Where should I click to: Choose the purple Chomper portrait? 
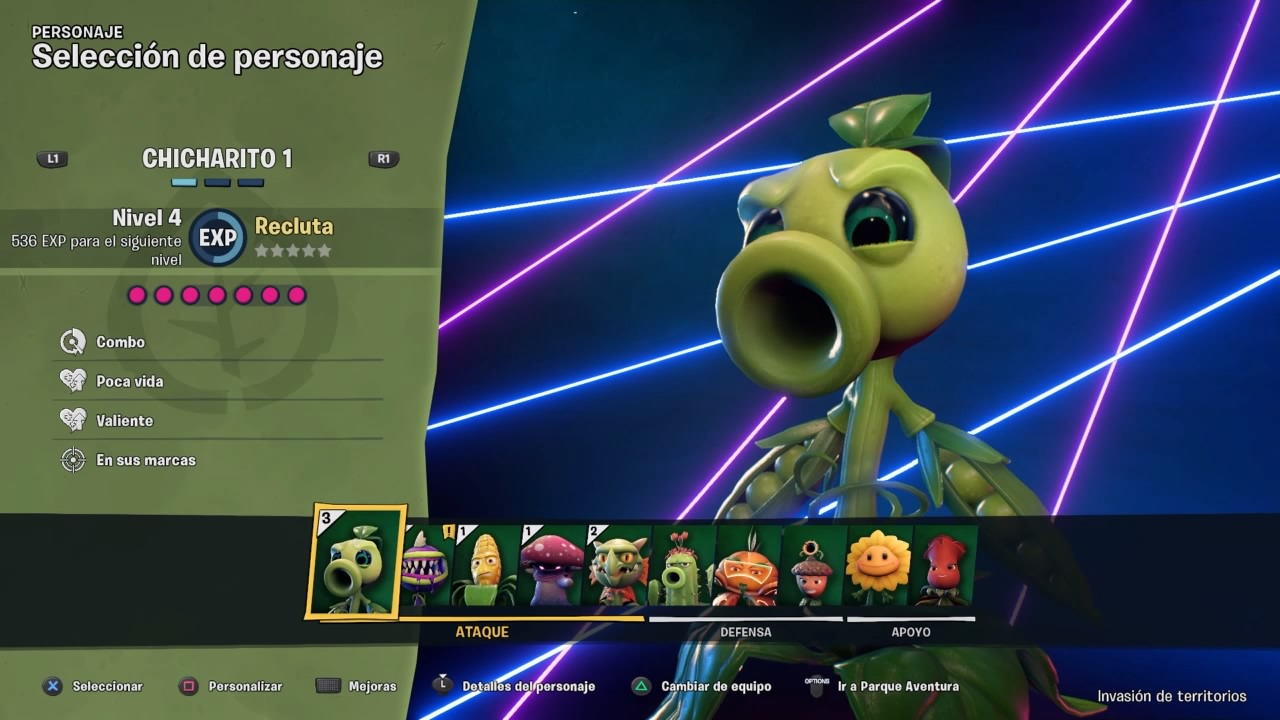pos(428,568)
